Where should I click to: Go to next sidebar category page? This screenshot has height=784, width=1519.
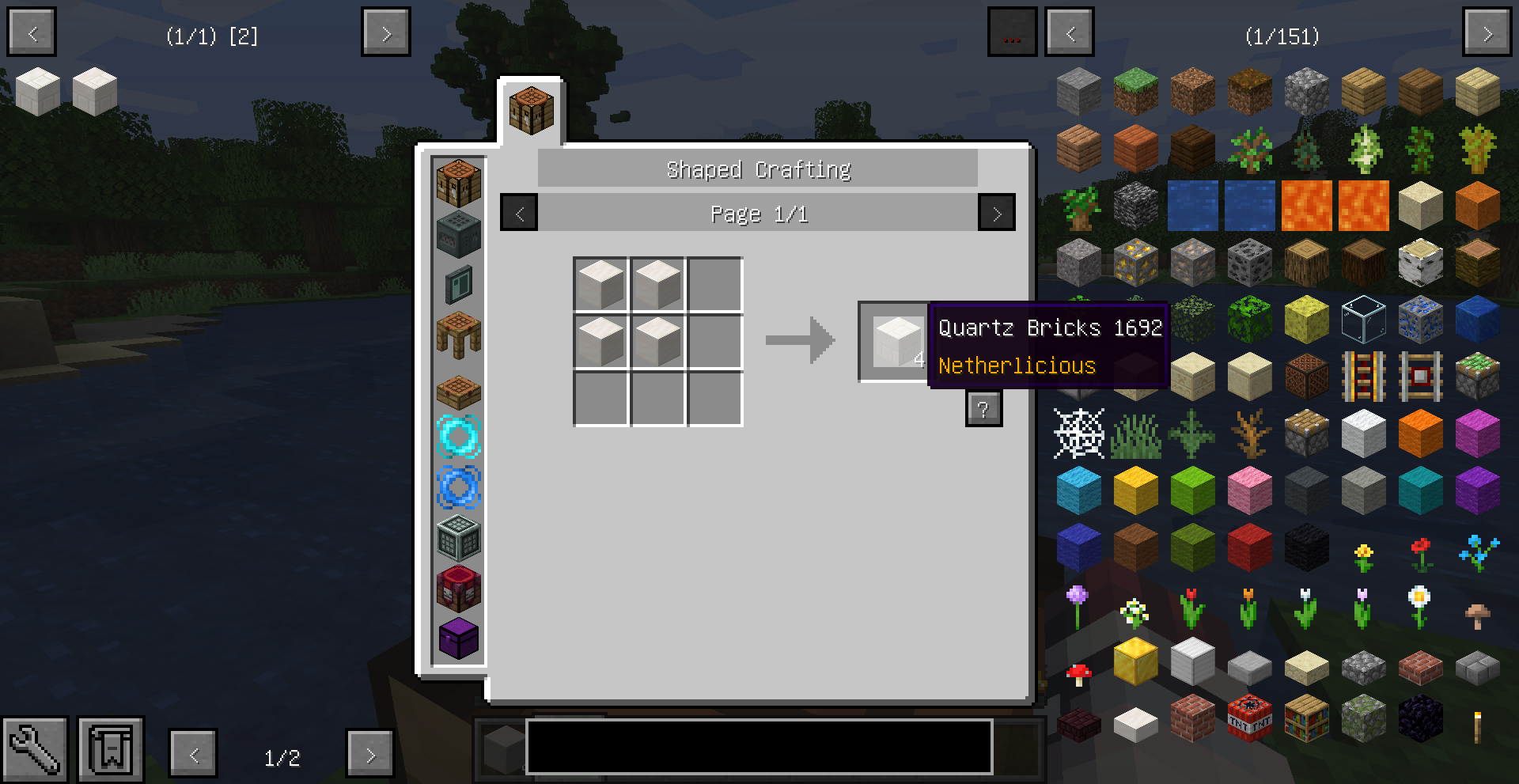point(372,754)
